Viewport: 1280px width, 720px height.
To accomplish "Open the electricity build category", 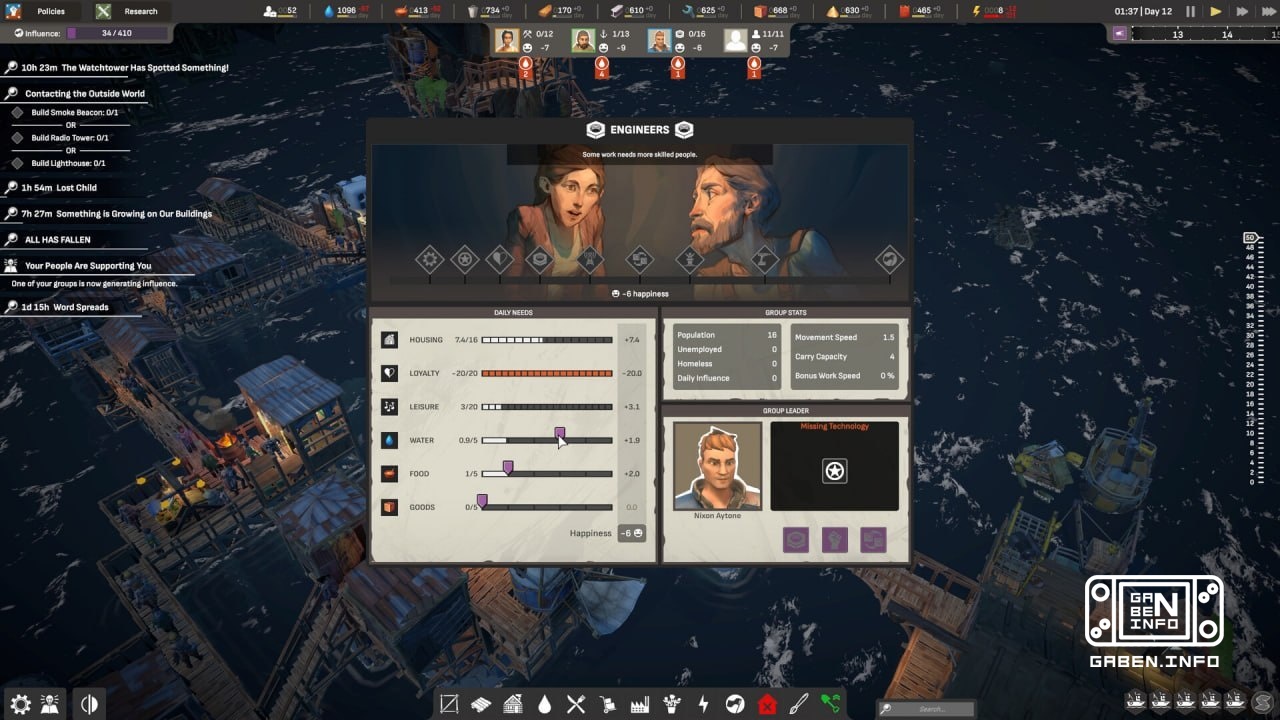I will point(705,703).
